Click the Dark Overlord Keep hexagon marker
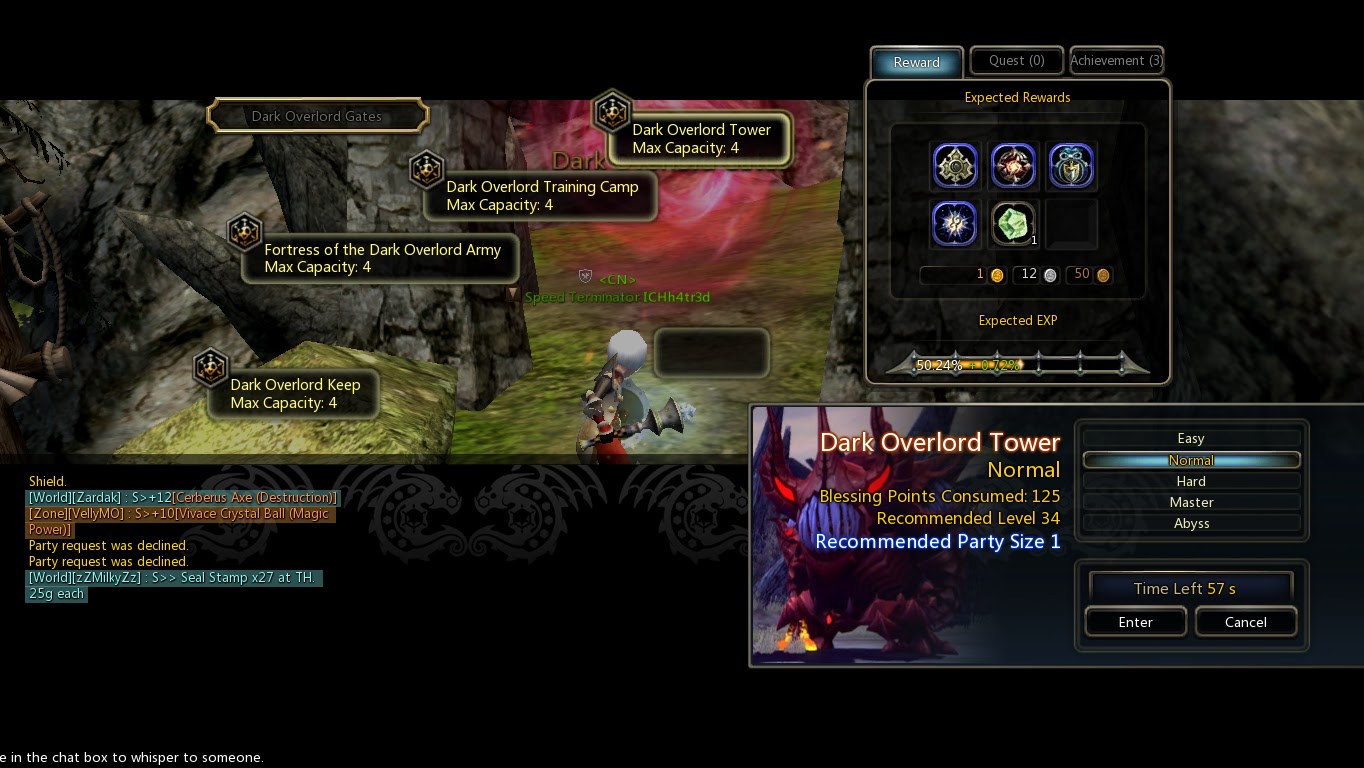This screenshot has height=768, width=1364. click(x=211, y=367)
